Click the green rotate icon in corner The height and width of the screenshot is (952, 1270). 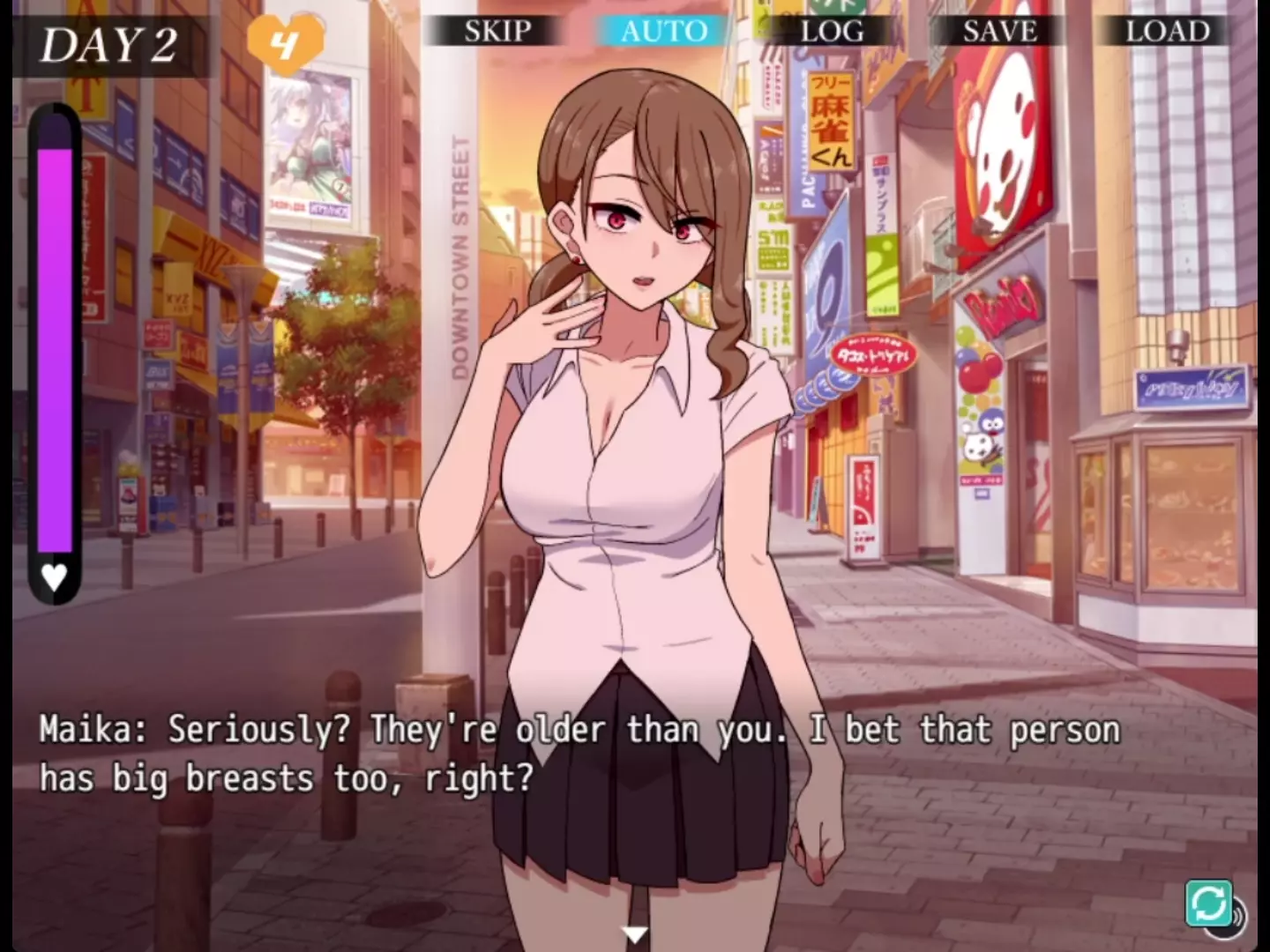(x=1208, y=904)
